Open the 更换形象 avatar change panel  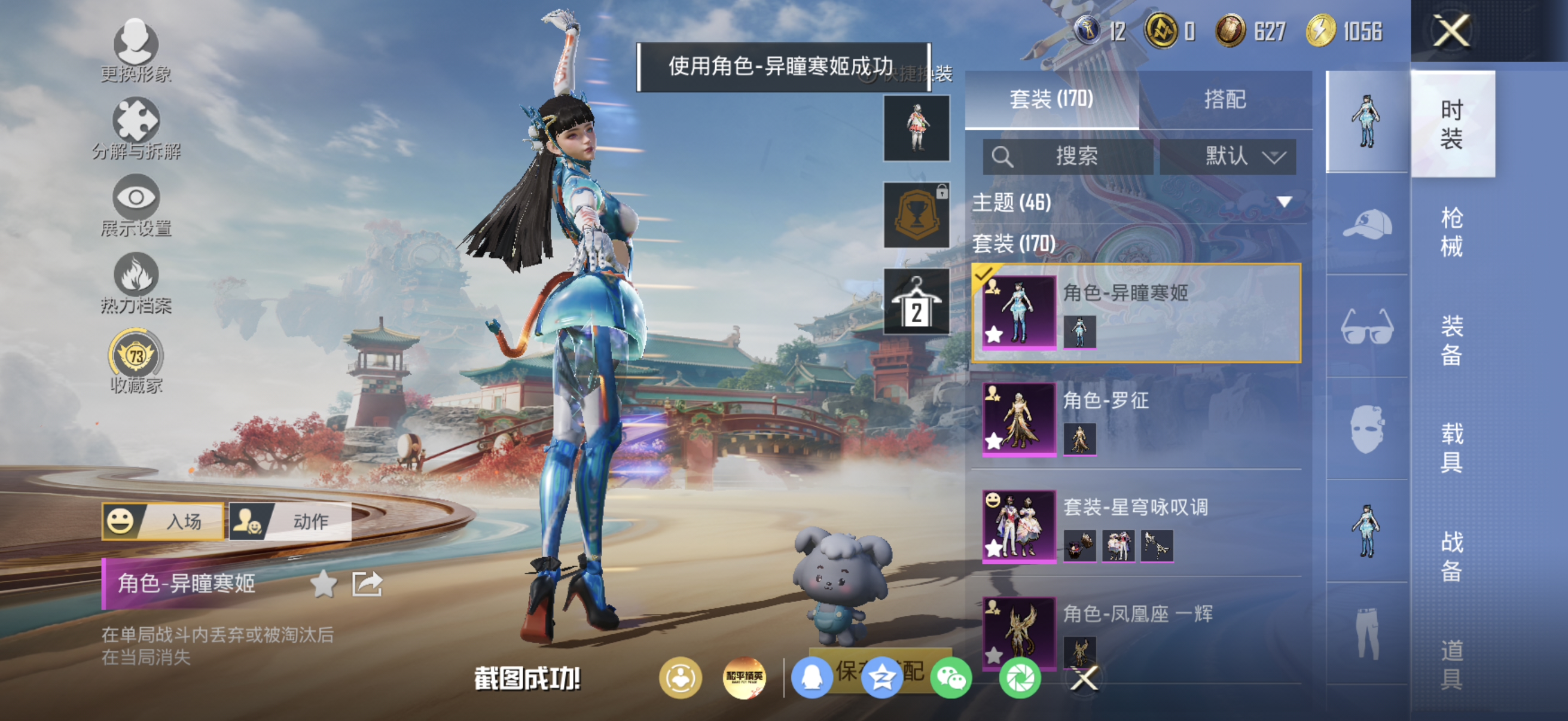[136, 52]
